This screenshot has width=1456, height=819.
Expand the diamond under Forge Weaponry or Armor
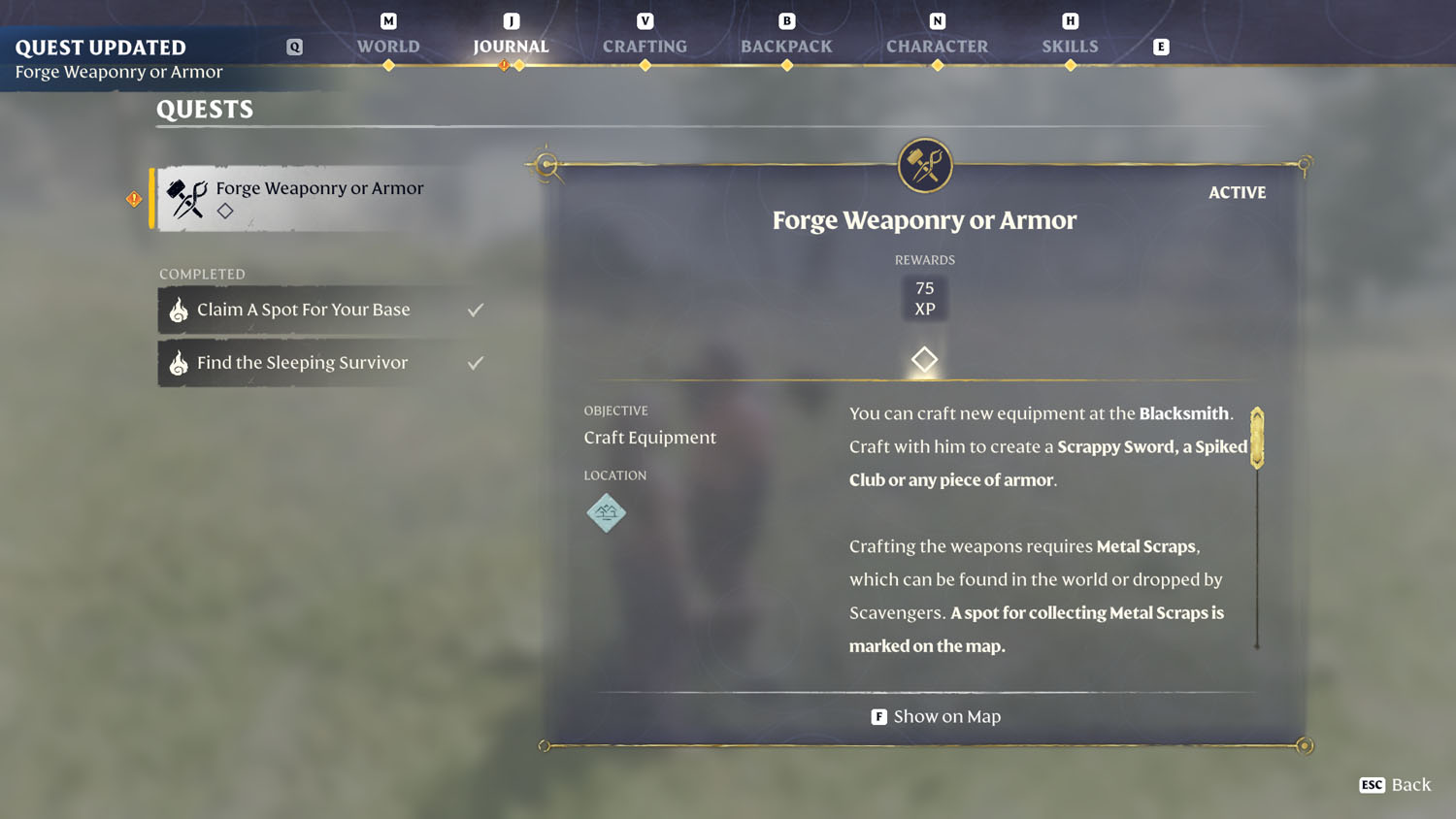(225, 210)
